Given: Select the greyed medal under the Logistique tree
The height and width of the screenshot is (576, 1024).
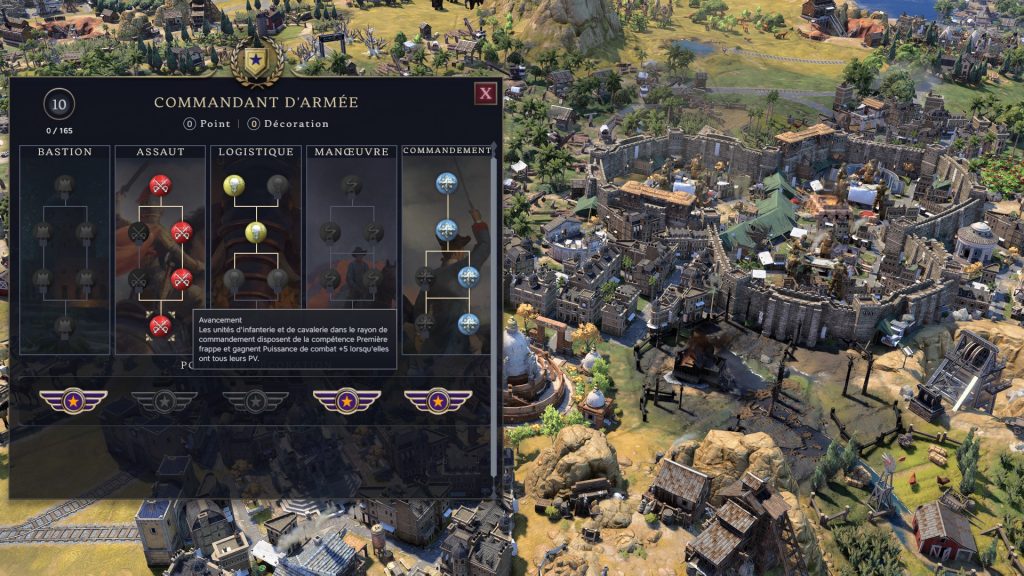Looking at the screenshot, I should 255,401.
